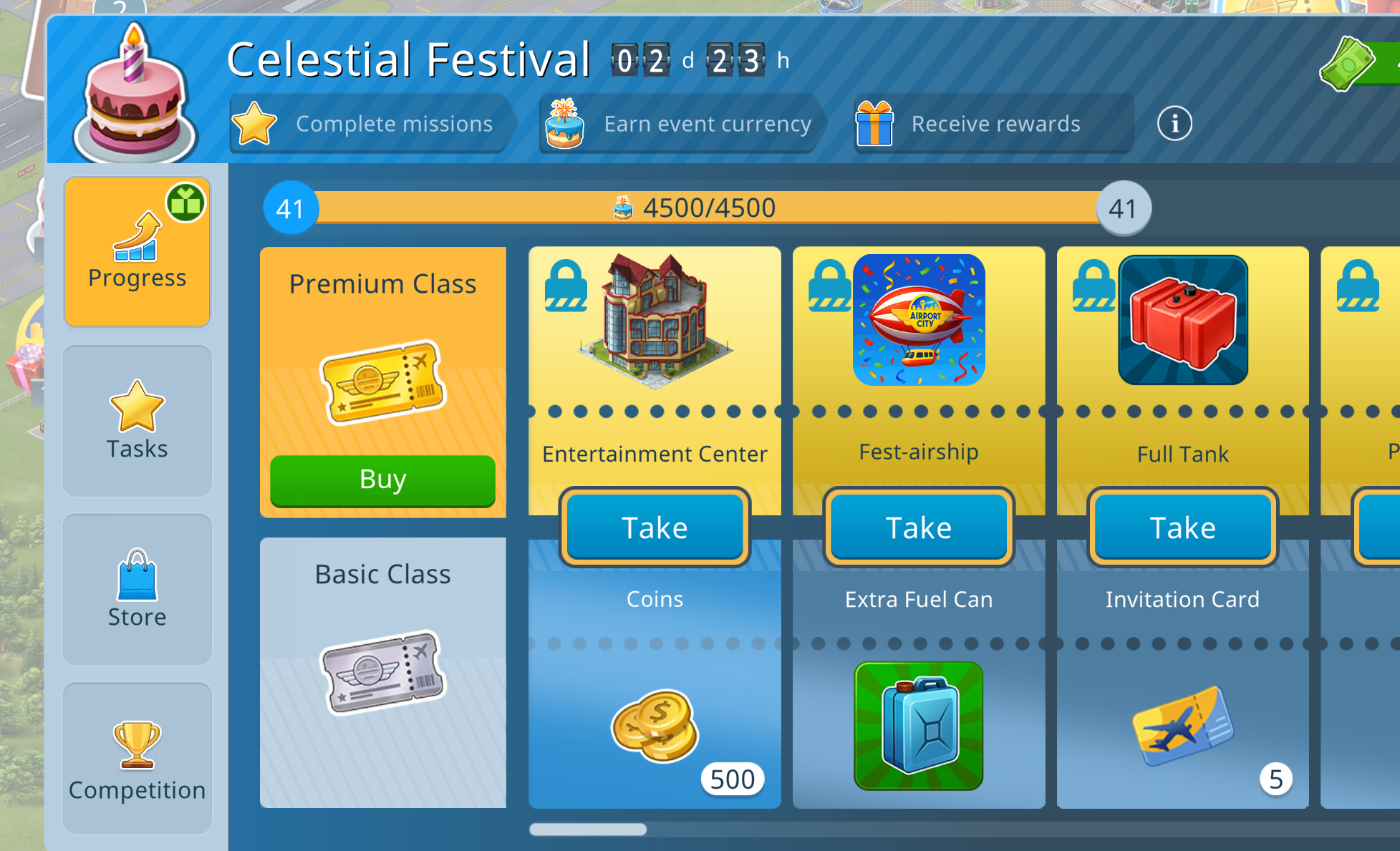Click the Basic Class silver ticket

click(x=382, y=671)
